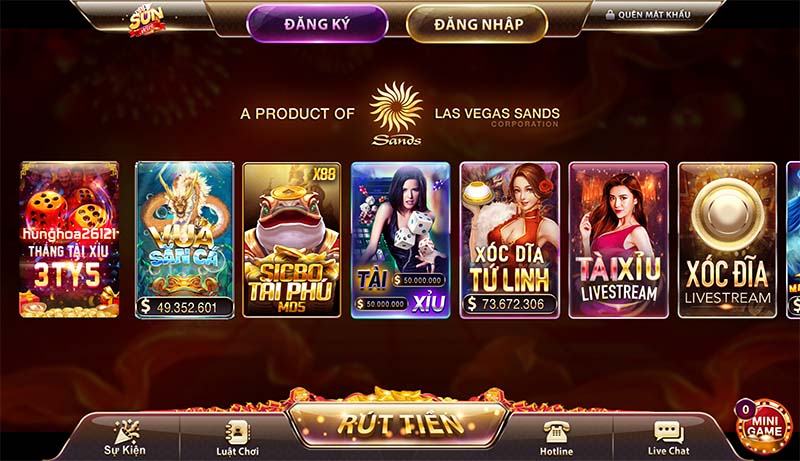This screenshot has height=461, width=800.
Task: Select the Tài Xỉu 3 Tỷ 5 game tile
Action: [69, 240]
